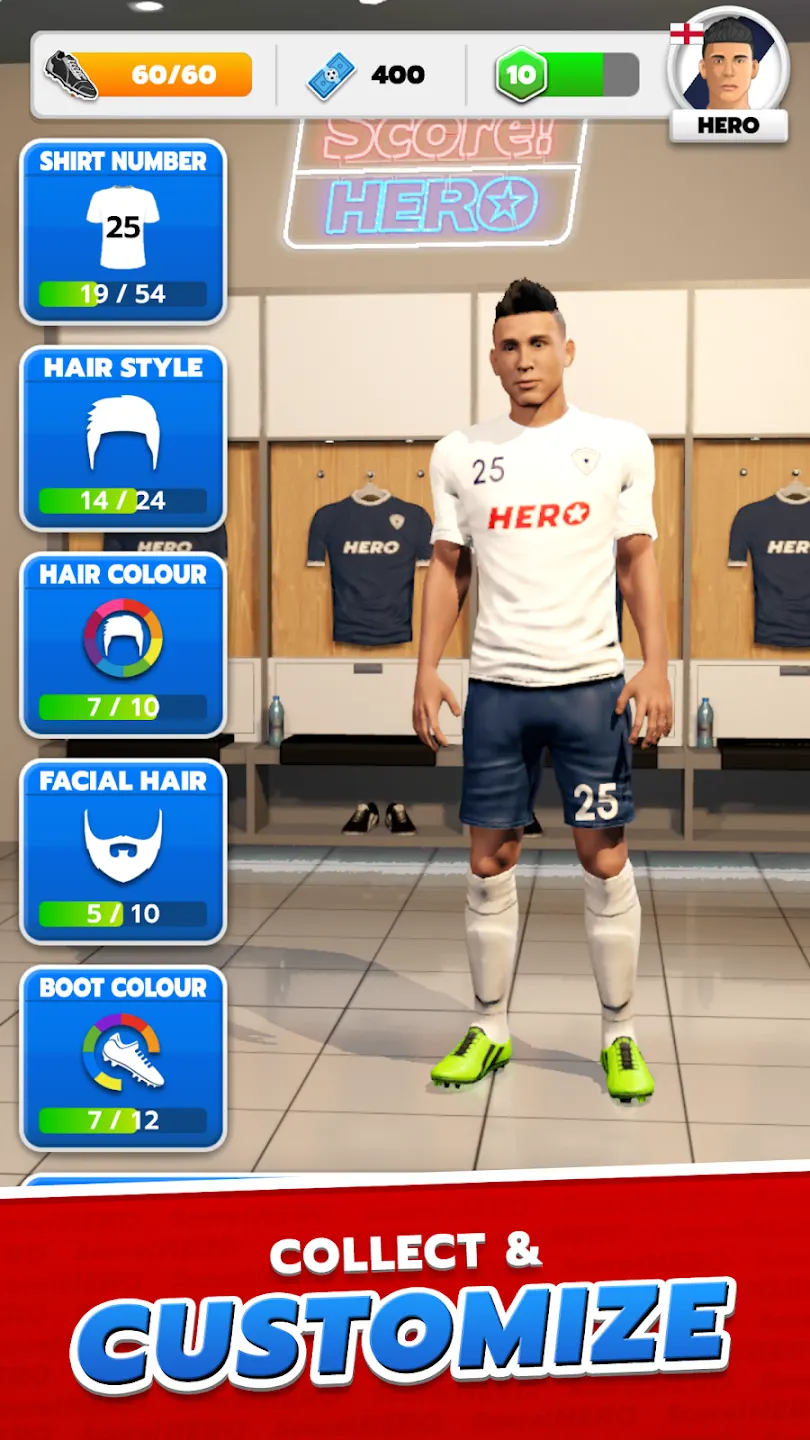This screenshot has width=810, height=1440.
Task: Select the Boot Colour card
Action: point(123,1058)
